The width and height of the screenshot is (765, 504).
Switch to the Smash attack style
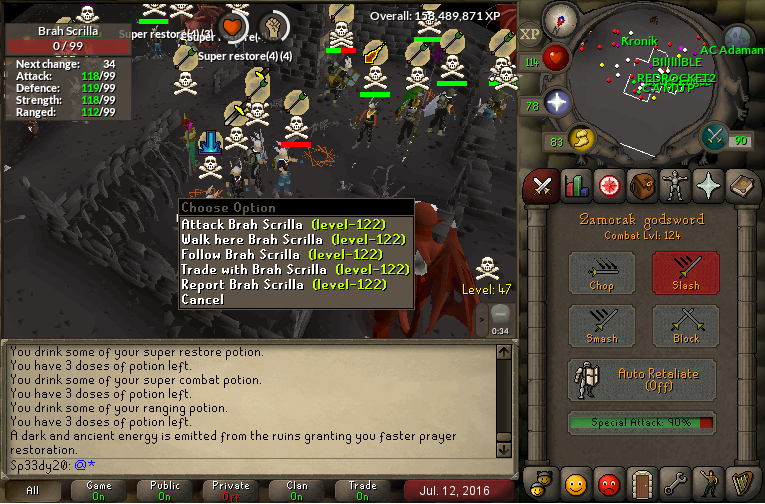click(602, 326)
